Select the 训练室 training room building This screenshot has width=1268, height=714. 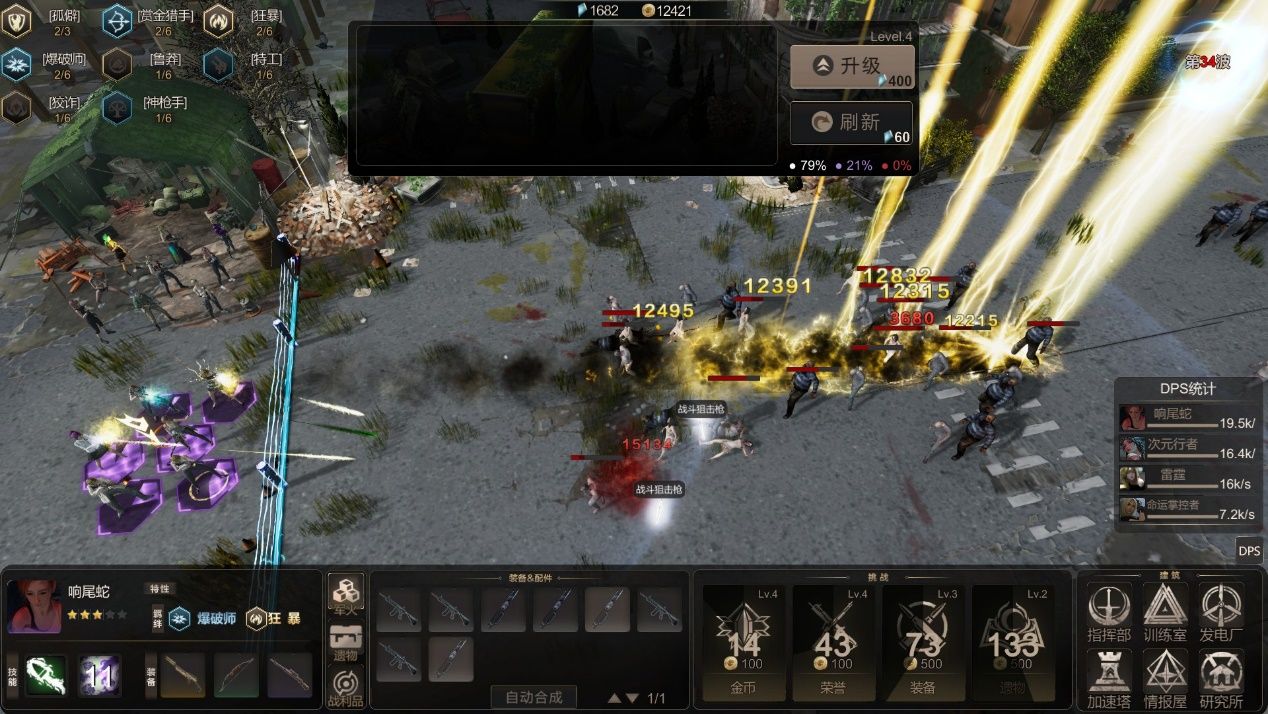coord(1165,611)
